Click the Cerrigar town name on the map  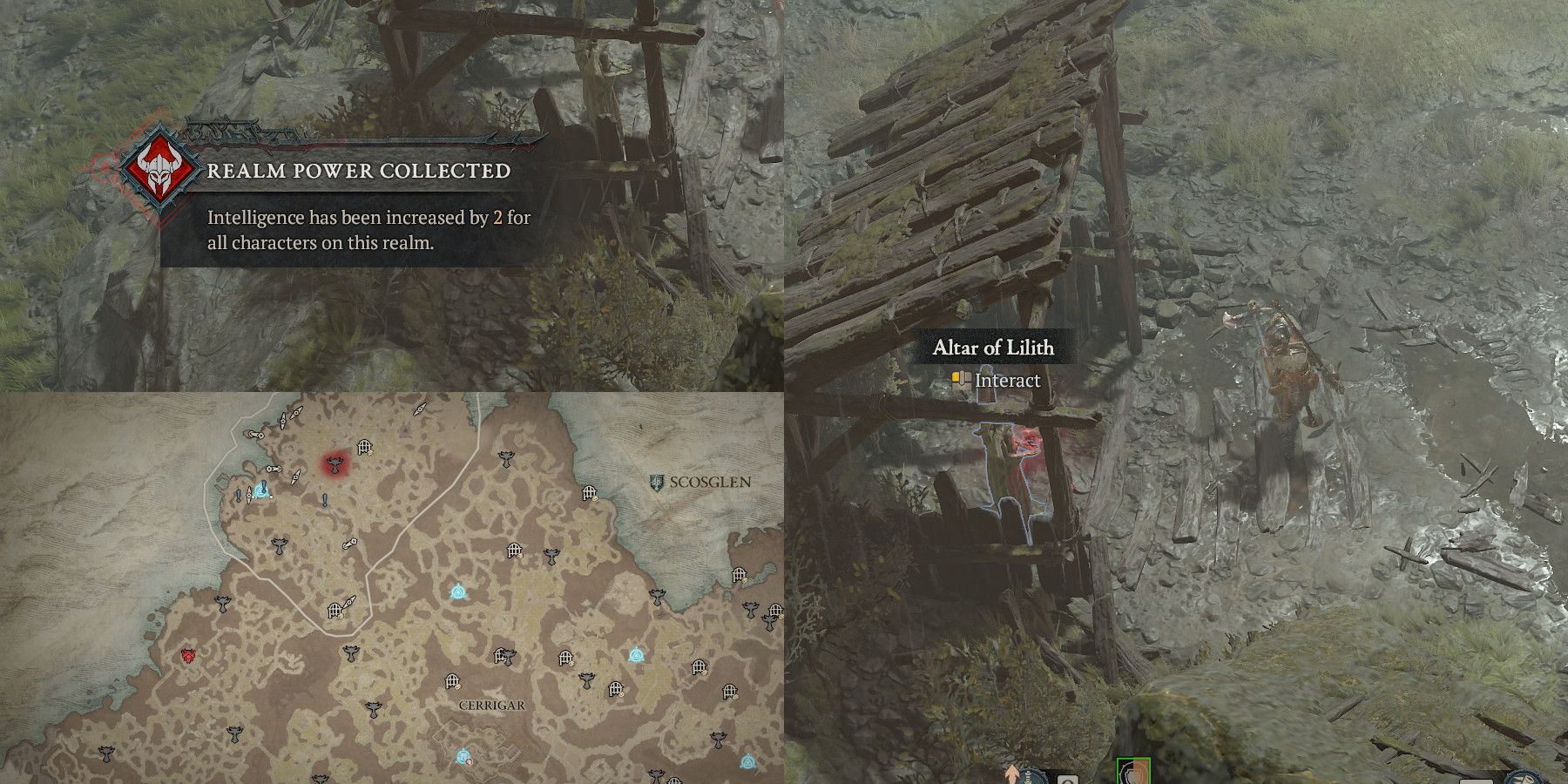pyautogui.click(x=492, y=704)
